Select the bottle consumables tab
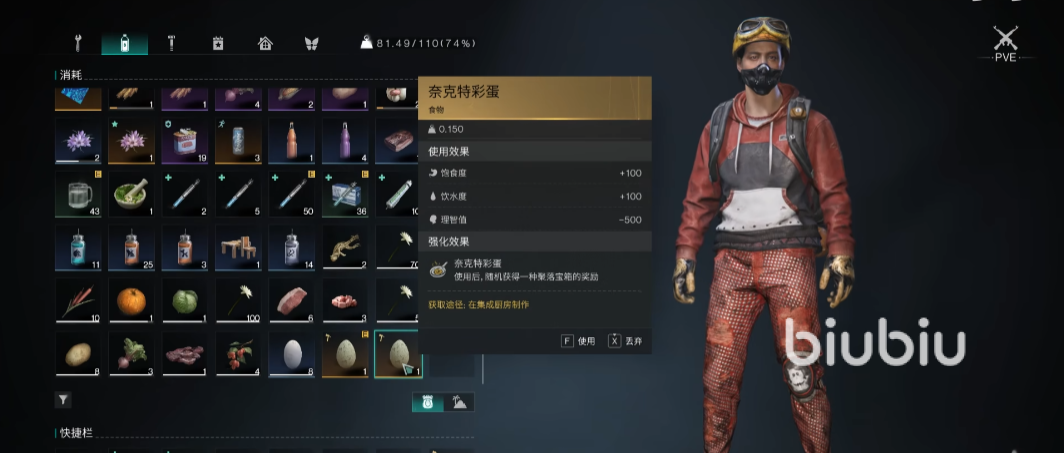The width and height of the screenshot is (1064, 453). (x=124, y=43)
